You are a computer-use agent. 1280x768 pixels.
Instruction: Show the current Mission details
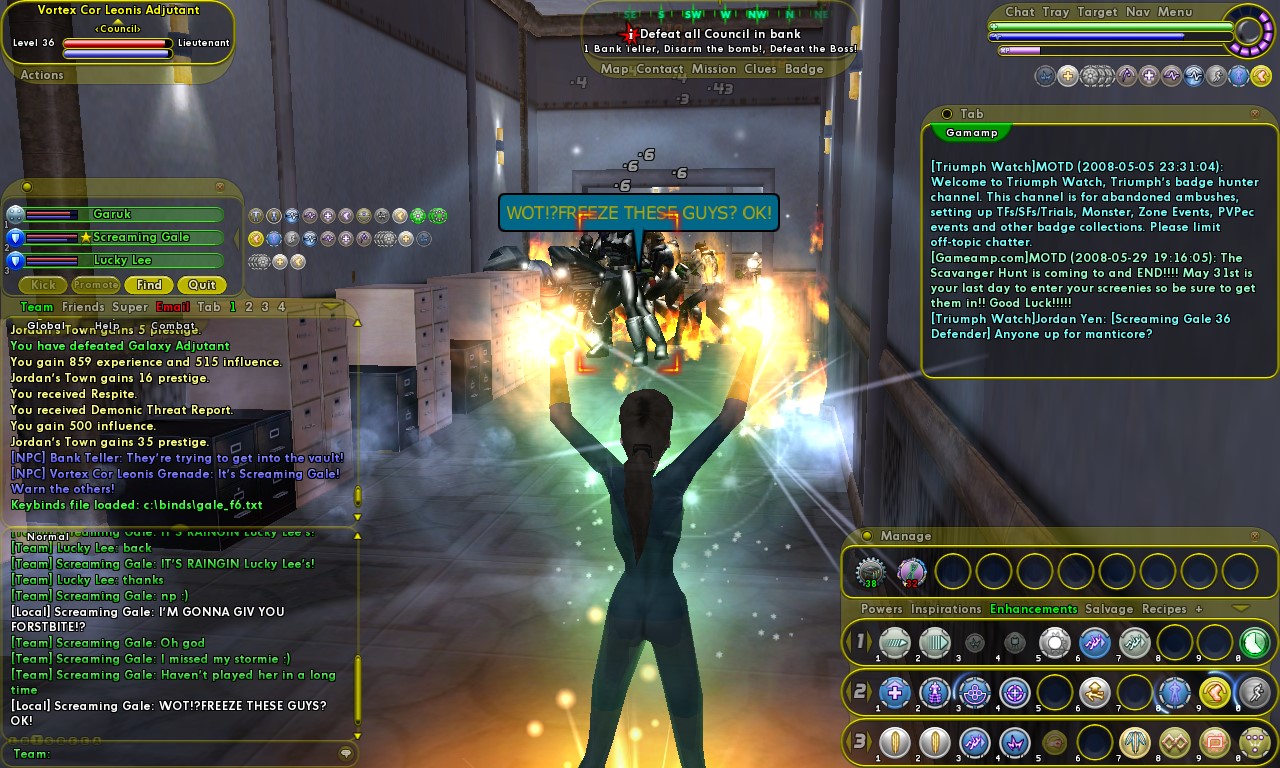tap(714, 69)
